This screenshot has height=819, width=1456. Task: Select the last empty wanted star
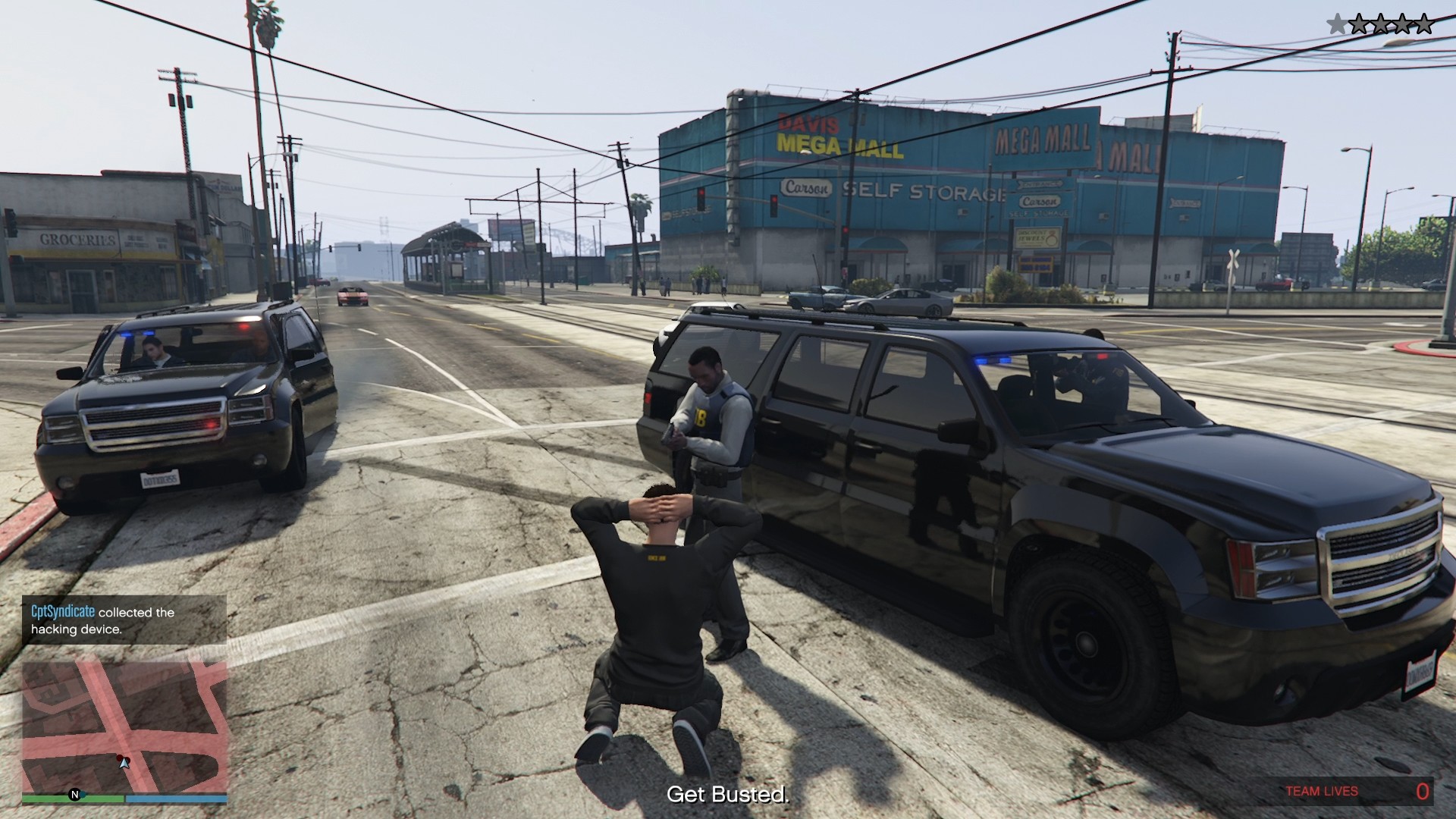coord(1424,23)
